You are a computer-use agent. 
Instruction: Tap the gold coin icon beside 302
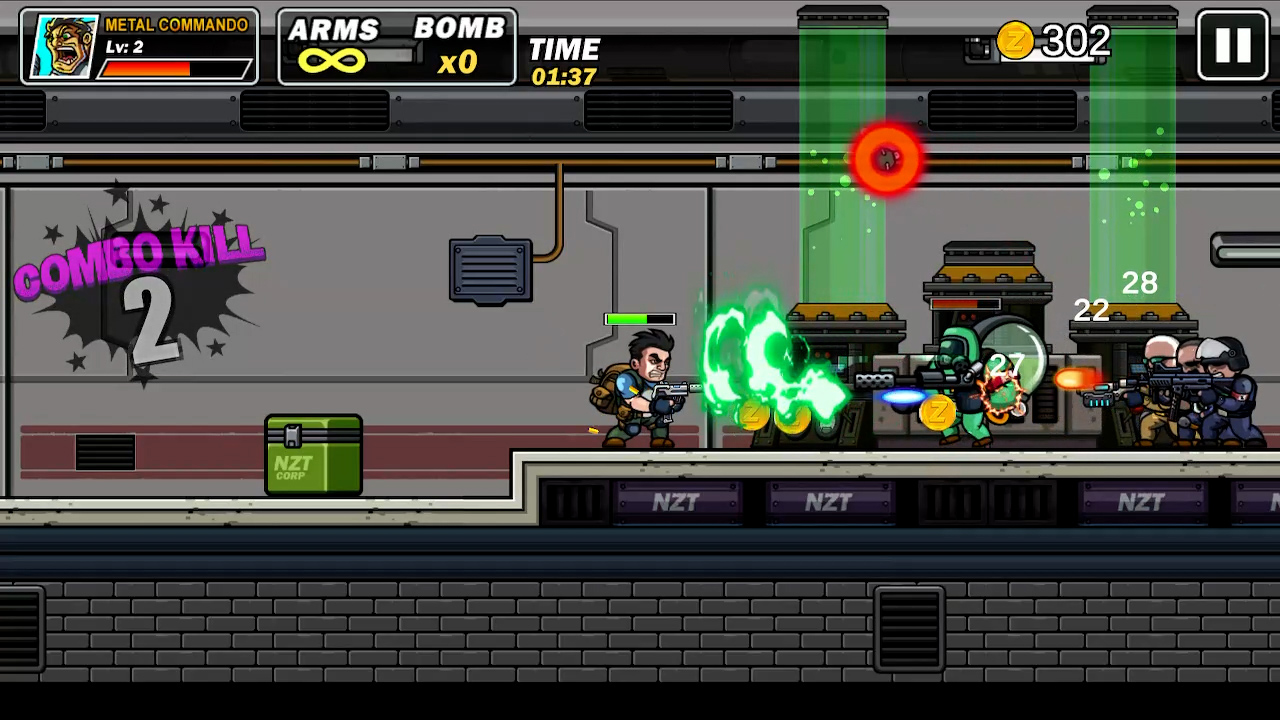click(x=1016, y=41)
